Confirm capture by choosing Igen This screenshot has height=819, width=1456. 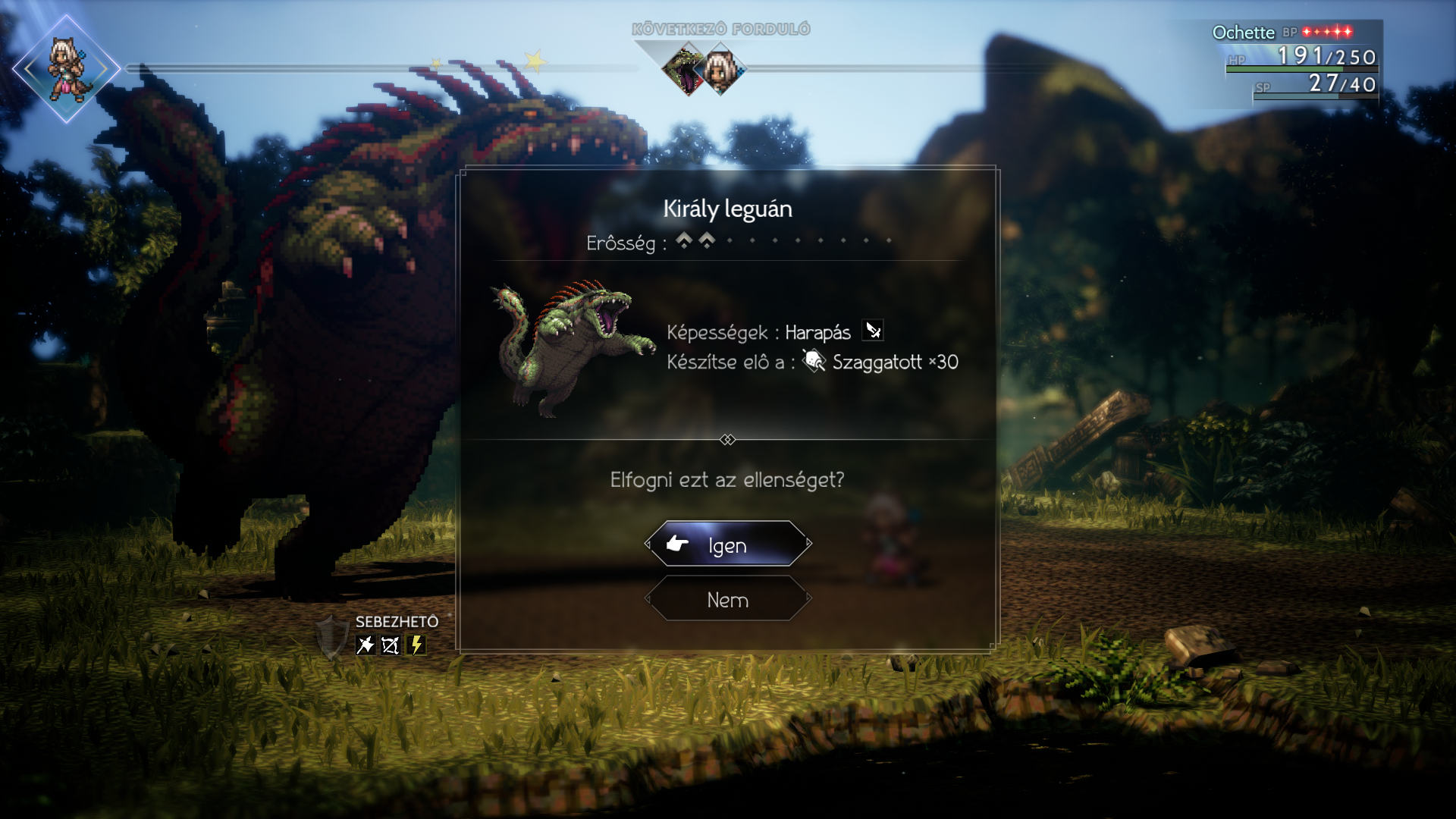728,544
